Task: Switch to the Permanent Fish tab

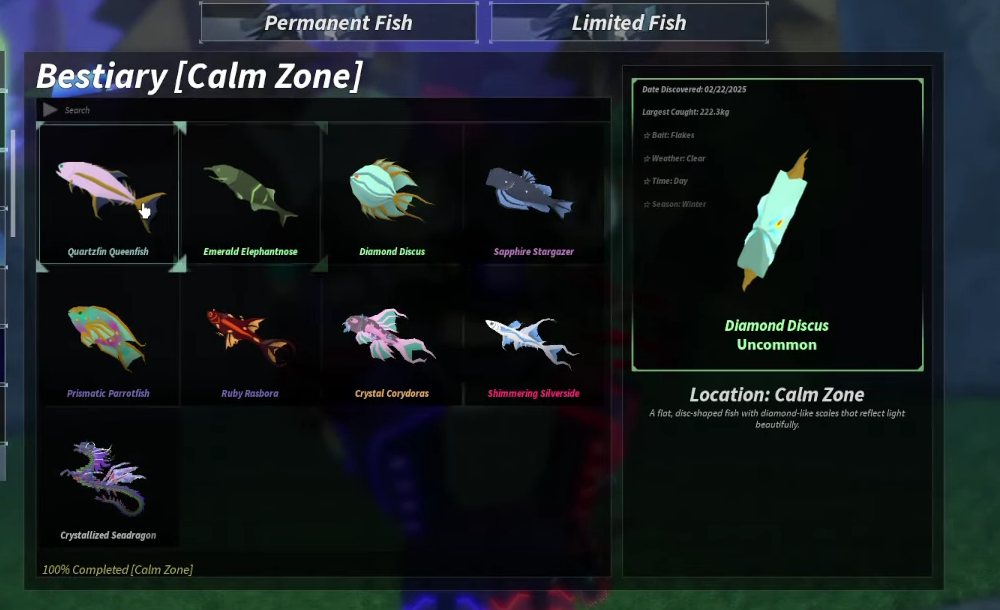Action: tap(338, 23)
